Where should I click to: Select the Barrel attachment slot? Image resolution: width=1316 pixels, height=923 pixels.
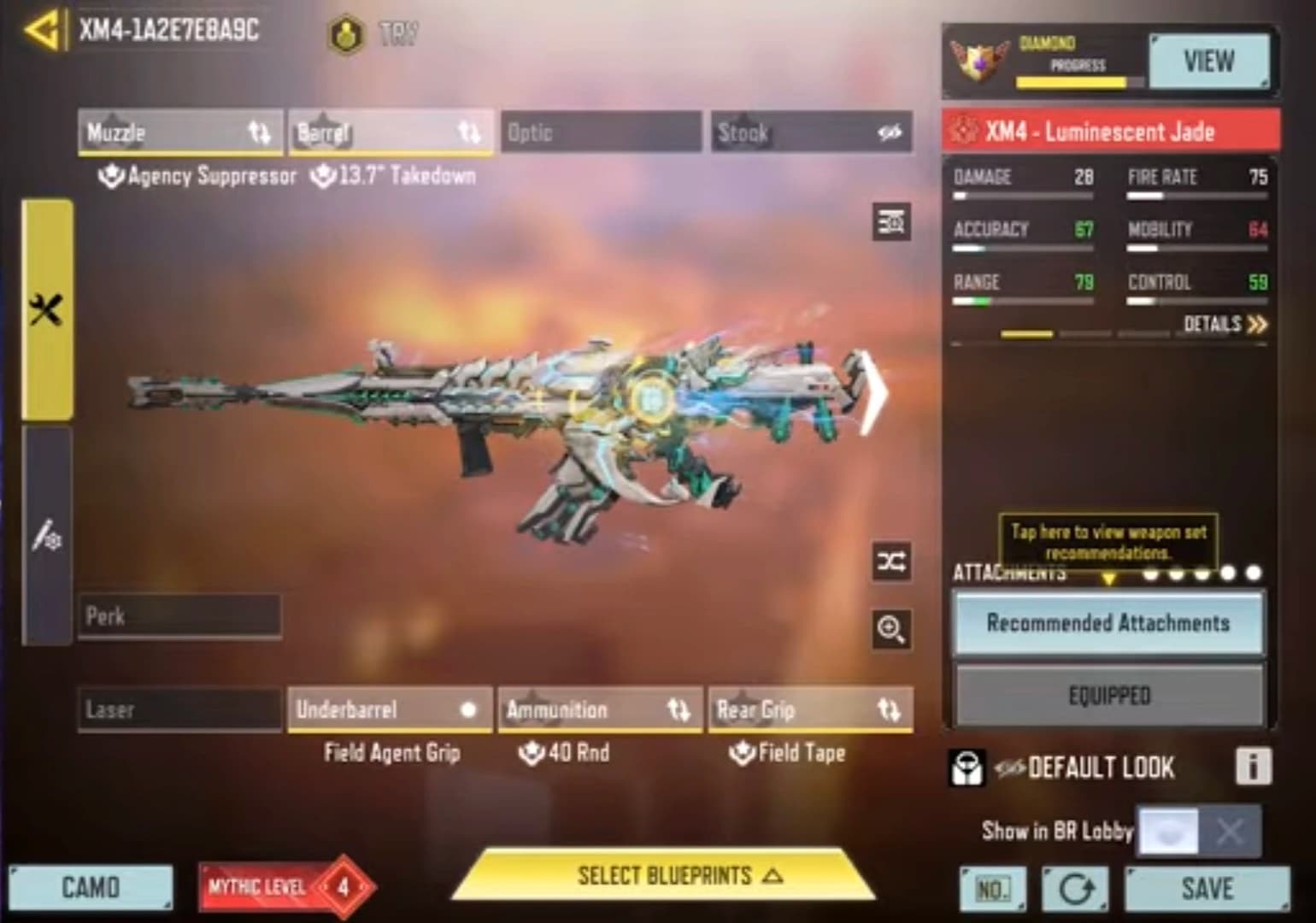pos(390,132)
